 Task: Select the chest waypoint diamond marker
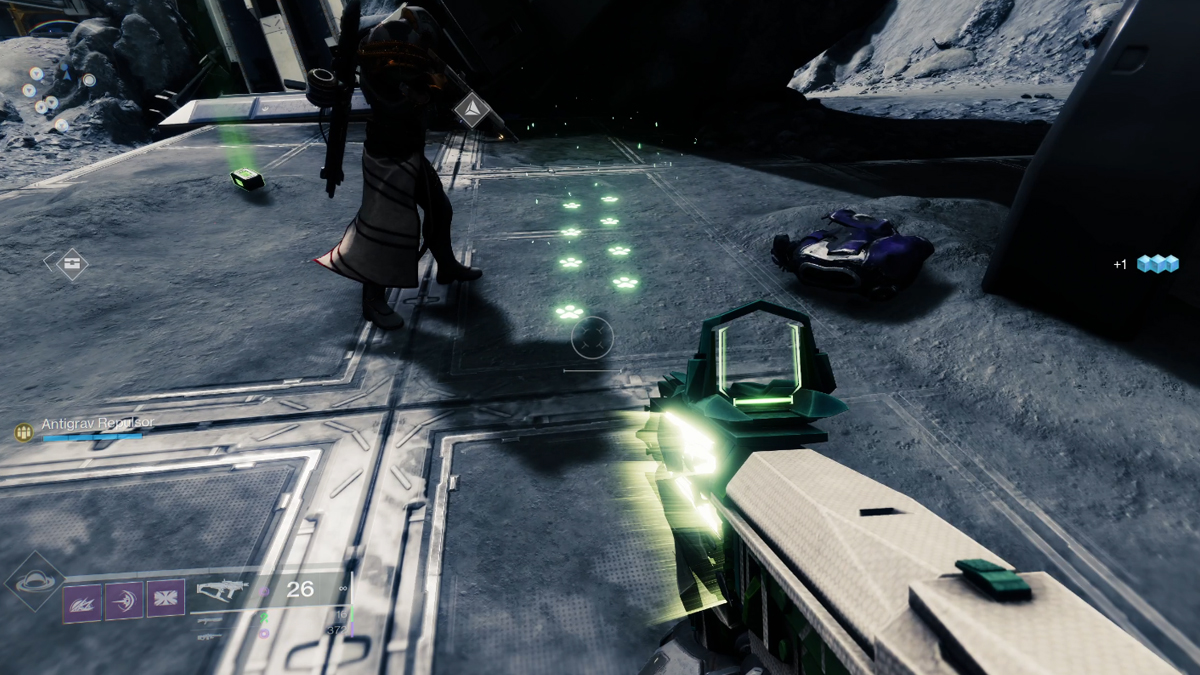(x=66, y=265)
